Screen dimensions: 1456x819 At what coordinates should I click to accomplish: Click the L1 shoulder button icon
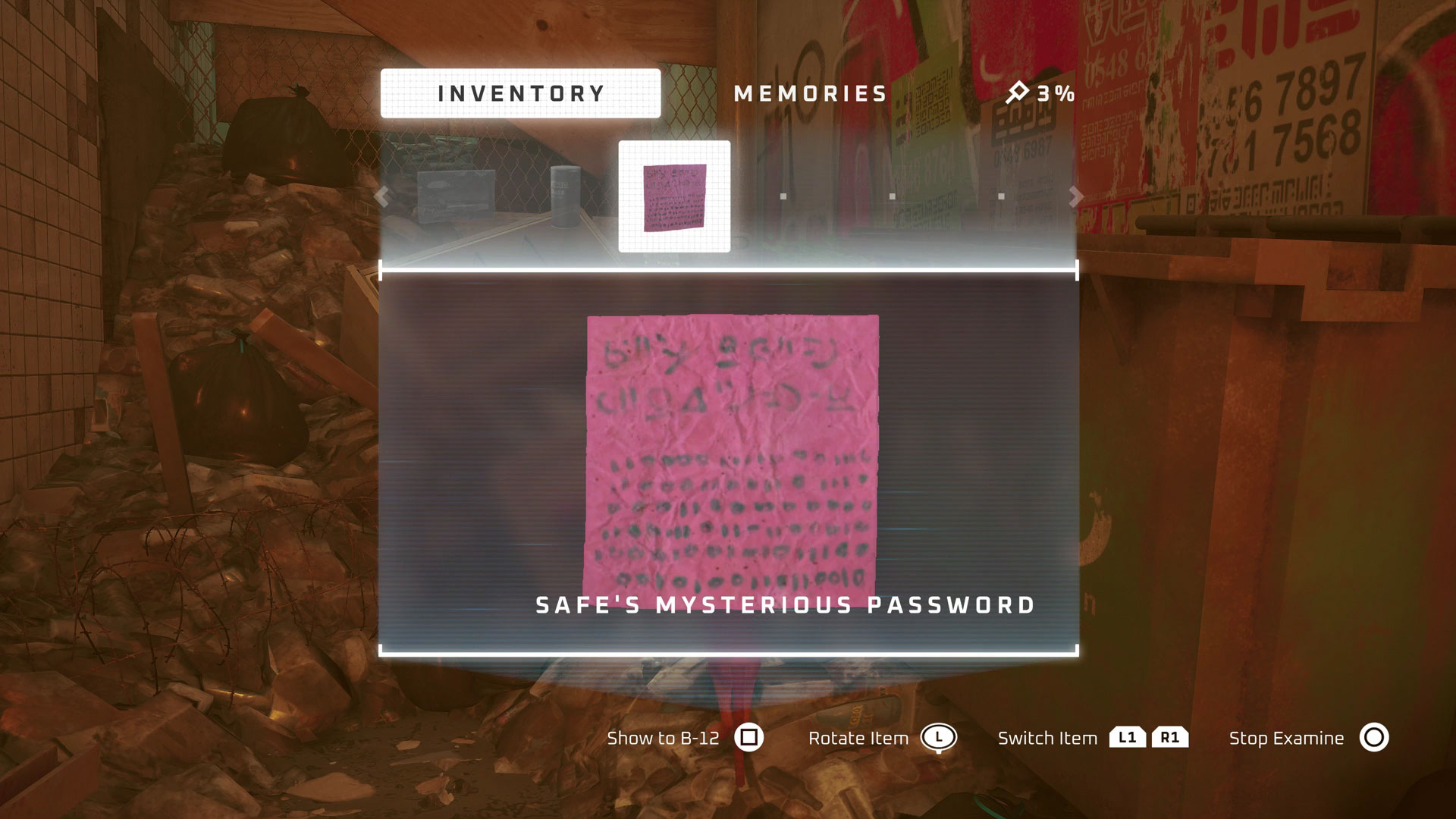click(1129, 737)
